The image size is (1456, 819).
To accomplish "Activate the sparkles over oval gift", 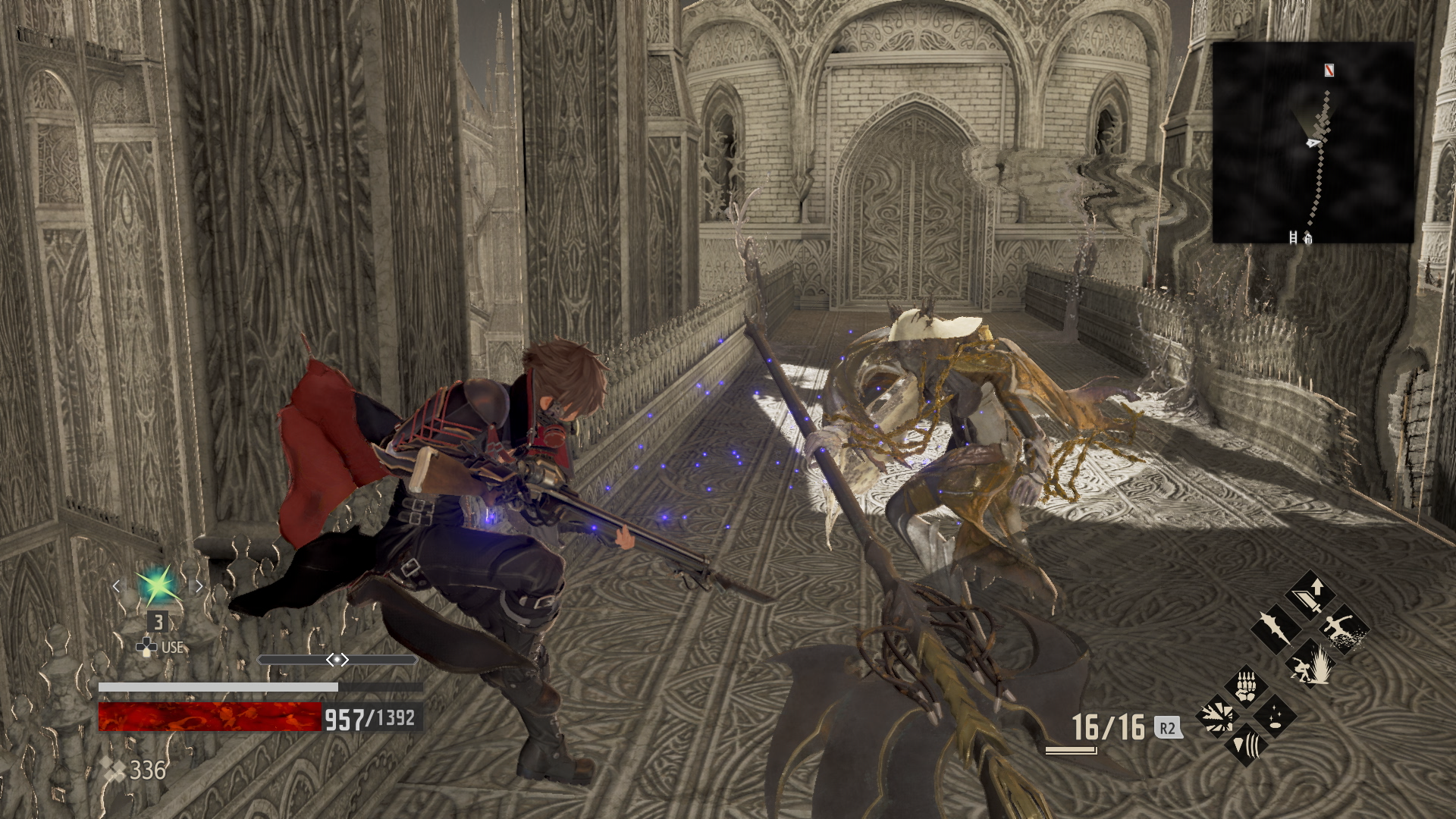I will click(x=1276, y=715).
